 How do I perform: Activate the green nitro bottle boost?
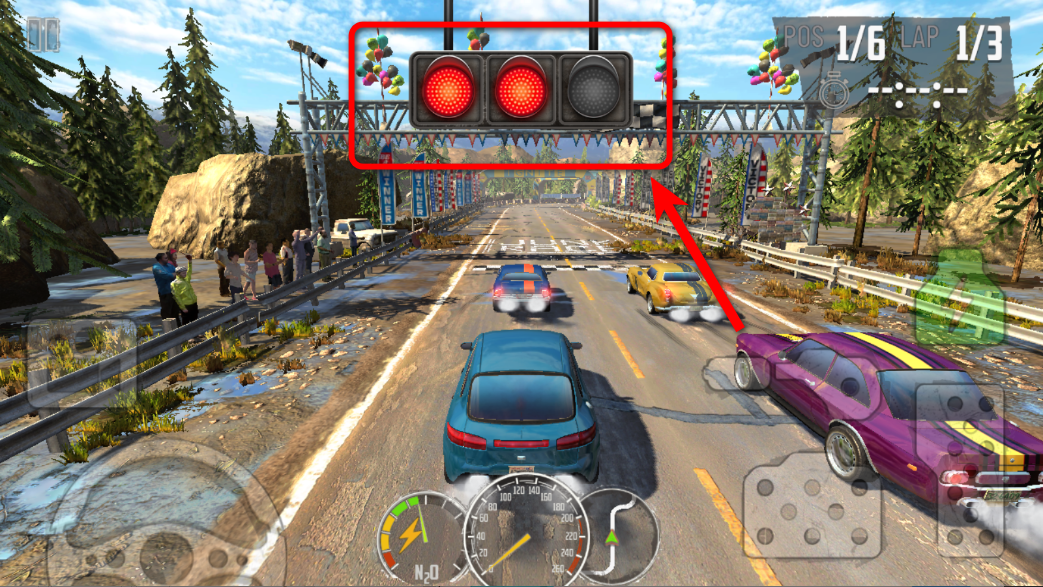click(x=957, y=298)
